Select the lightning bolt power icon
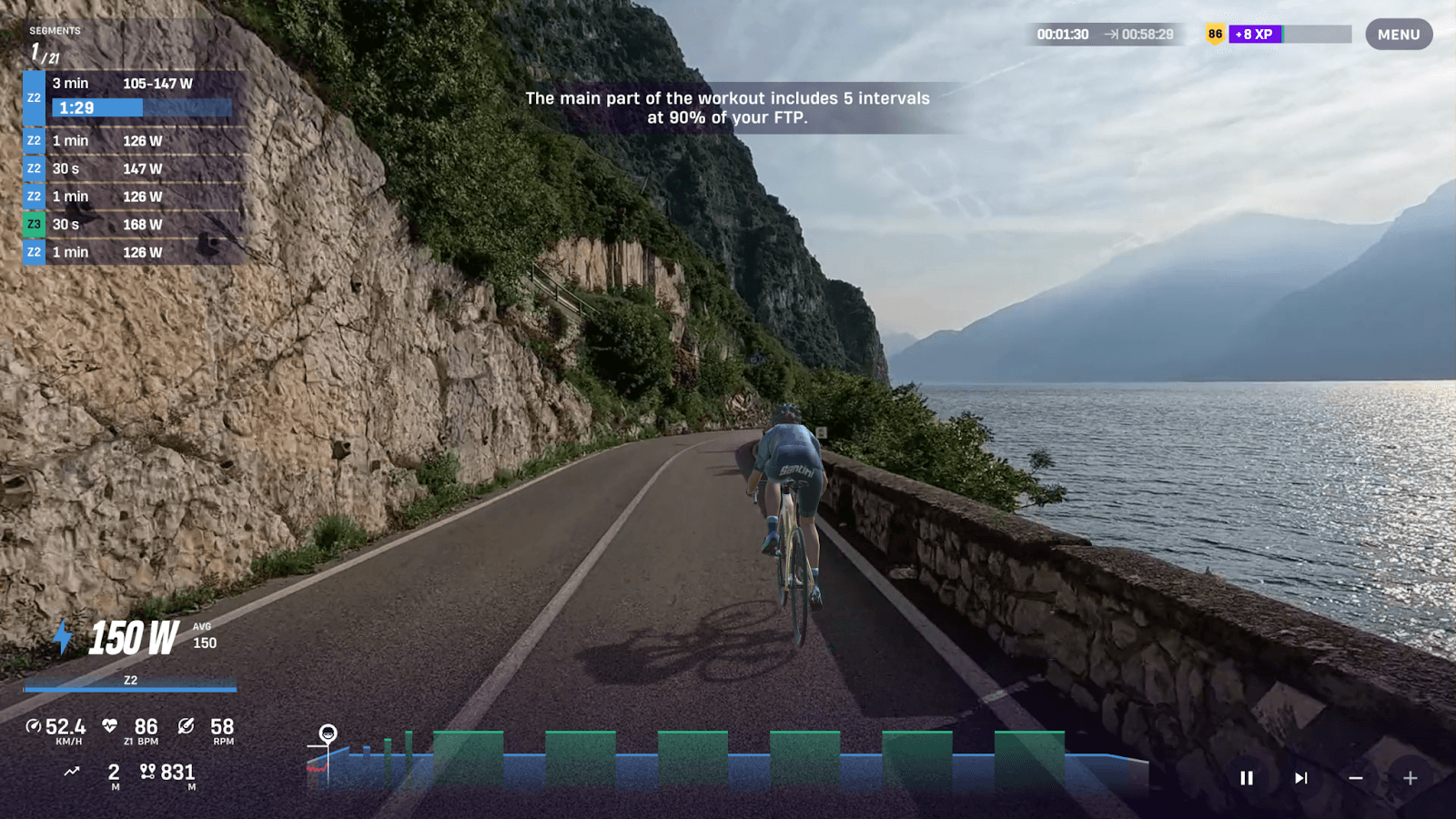The width and height of the screenshot is (1456, 819). click(62, 639)
